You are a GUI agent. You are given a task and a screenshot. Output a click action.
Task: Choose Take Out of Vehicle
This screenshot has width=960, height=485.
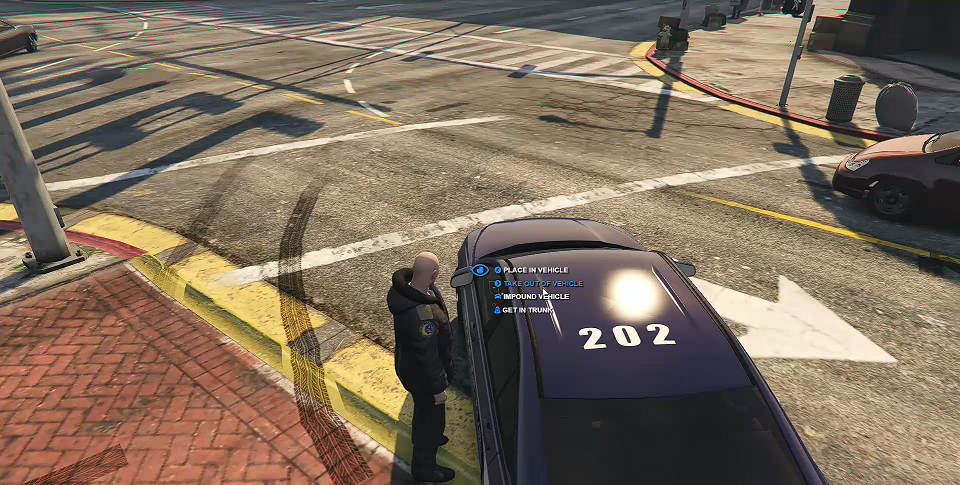pyautogui.click(x=542, y=284)
